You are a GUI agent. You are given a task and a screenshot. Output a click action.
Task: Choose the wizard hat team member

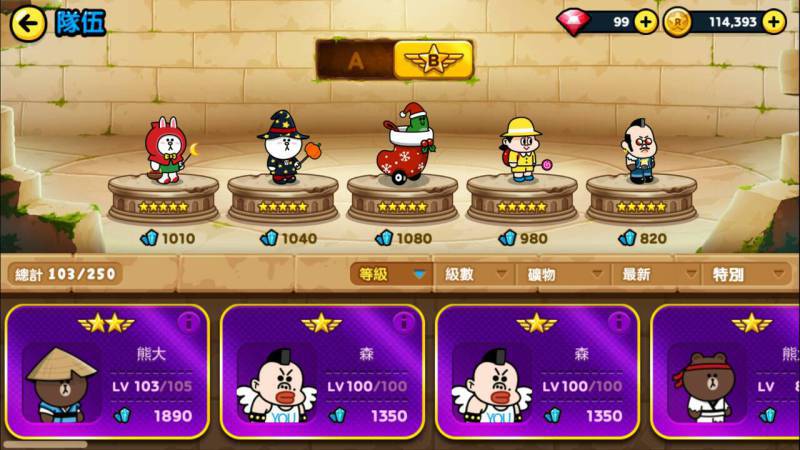point(281,148)
